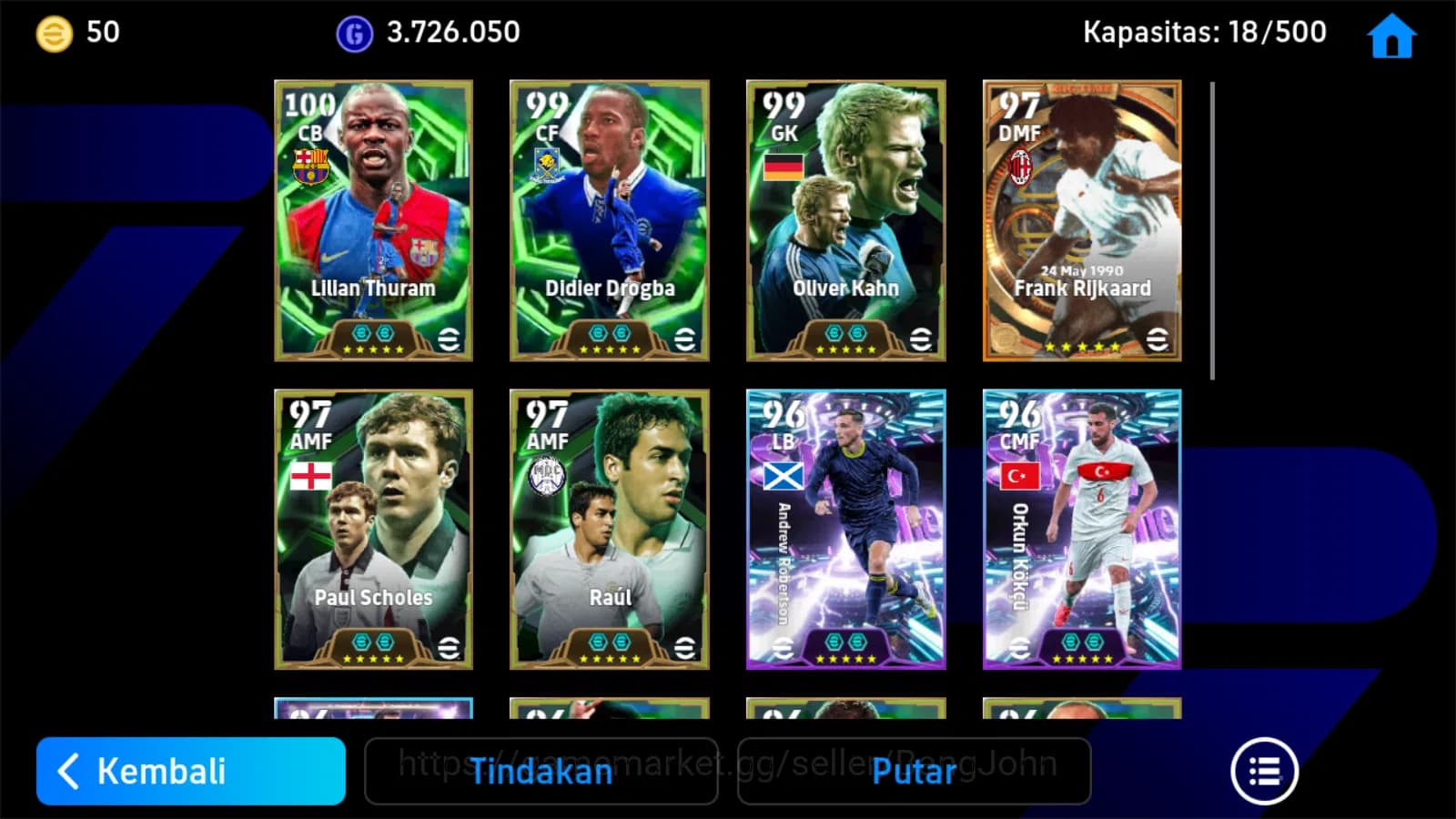Click the Turkish flag on Orkun Kökçü's card

coord(1018,475)
